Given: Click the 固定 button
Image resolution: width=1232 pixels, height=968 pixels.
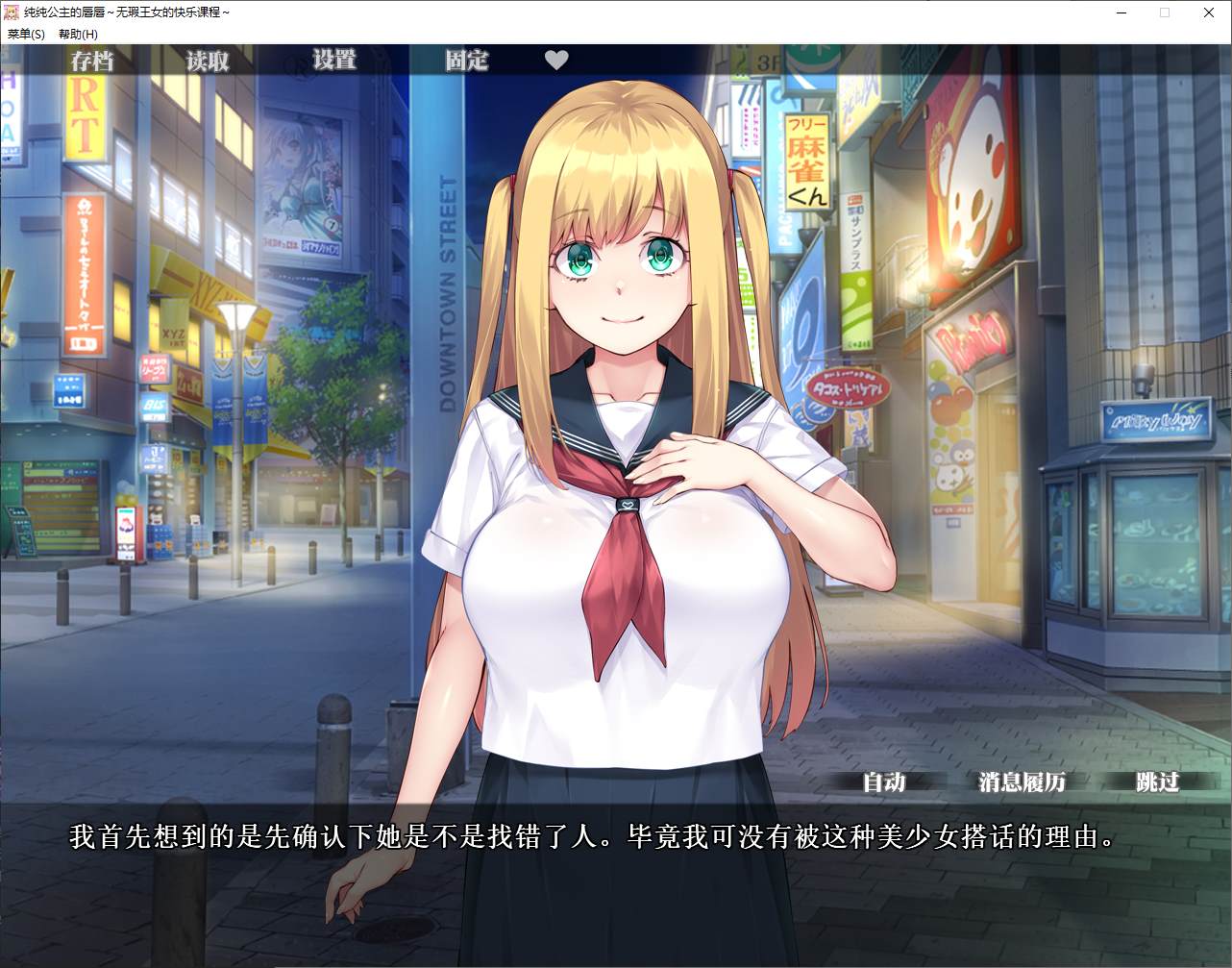Looking at the screenshot, I should [x=466, y=62].
